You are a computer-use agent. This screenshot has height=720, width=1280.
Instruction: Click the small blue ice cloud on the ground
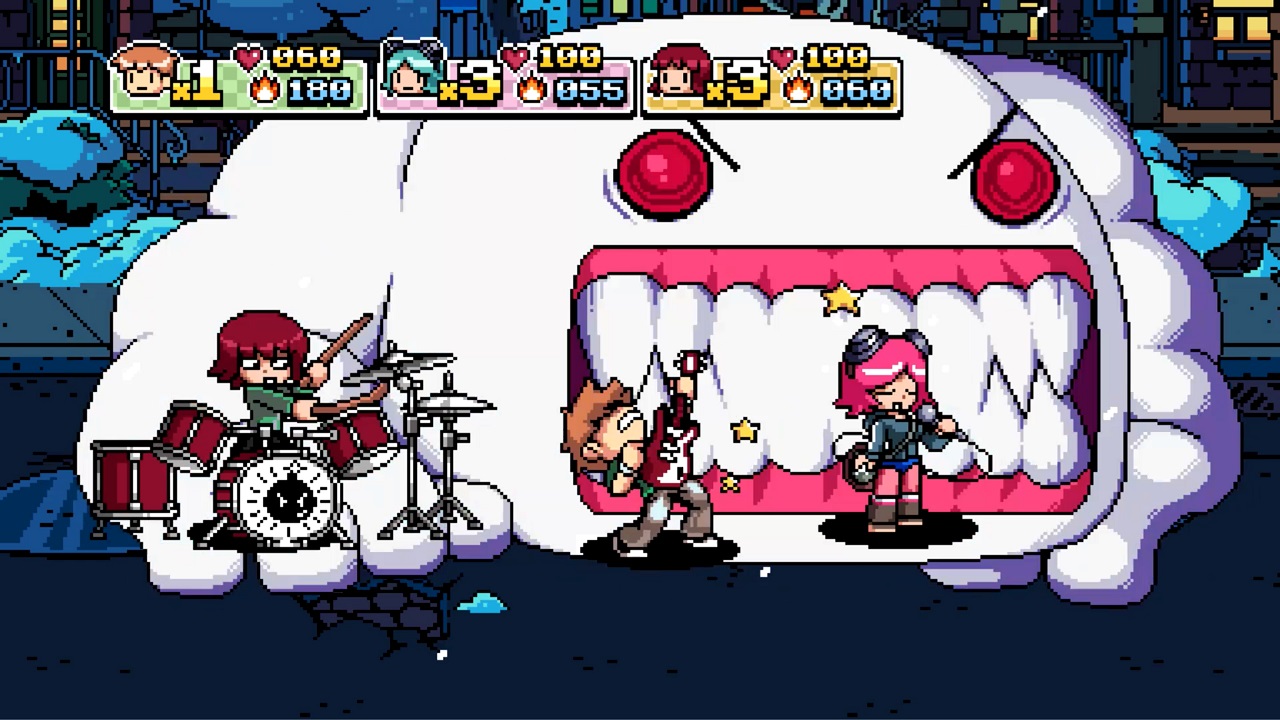483,600
